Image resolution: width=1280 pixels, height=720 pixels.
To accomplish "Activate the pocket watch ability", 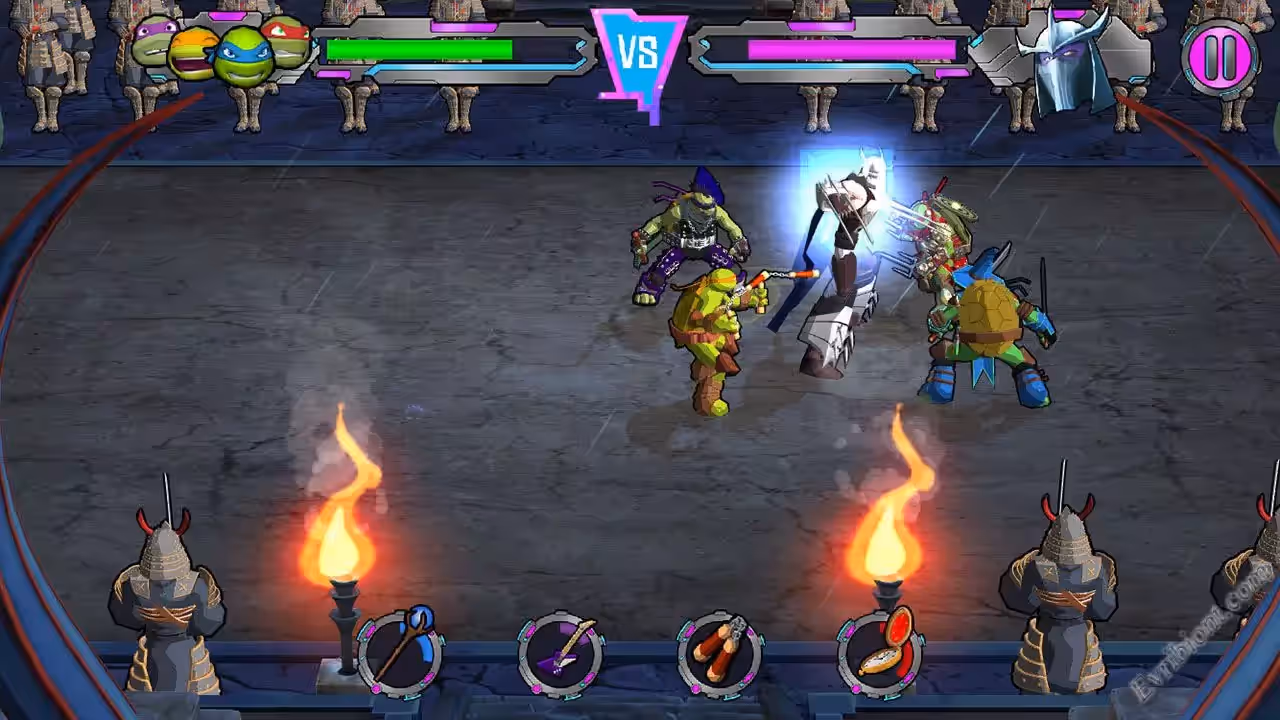I will [879, 653].
